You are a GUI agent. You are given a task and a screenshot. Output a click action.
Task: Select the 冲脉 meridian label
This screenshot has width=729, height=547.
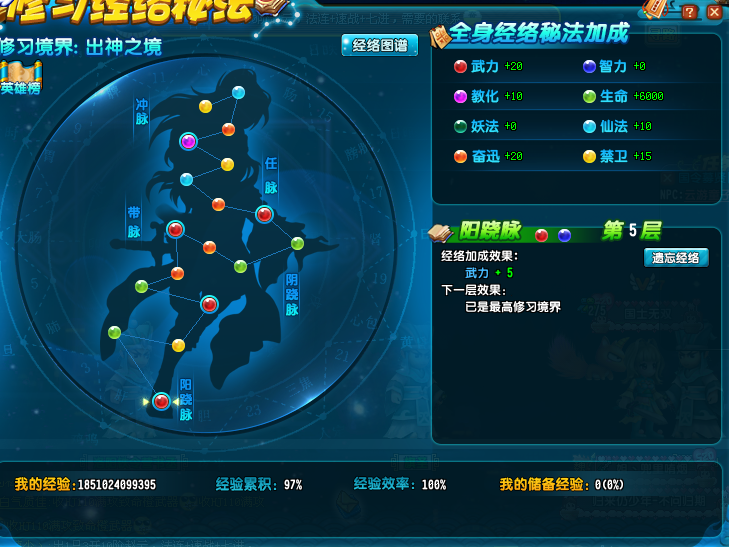point(142,111)
